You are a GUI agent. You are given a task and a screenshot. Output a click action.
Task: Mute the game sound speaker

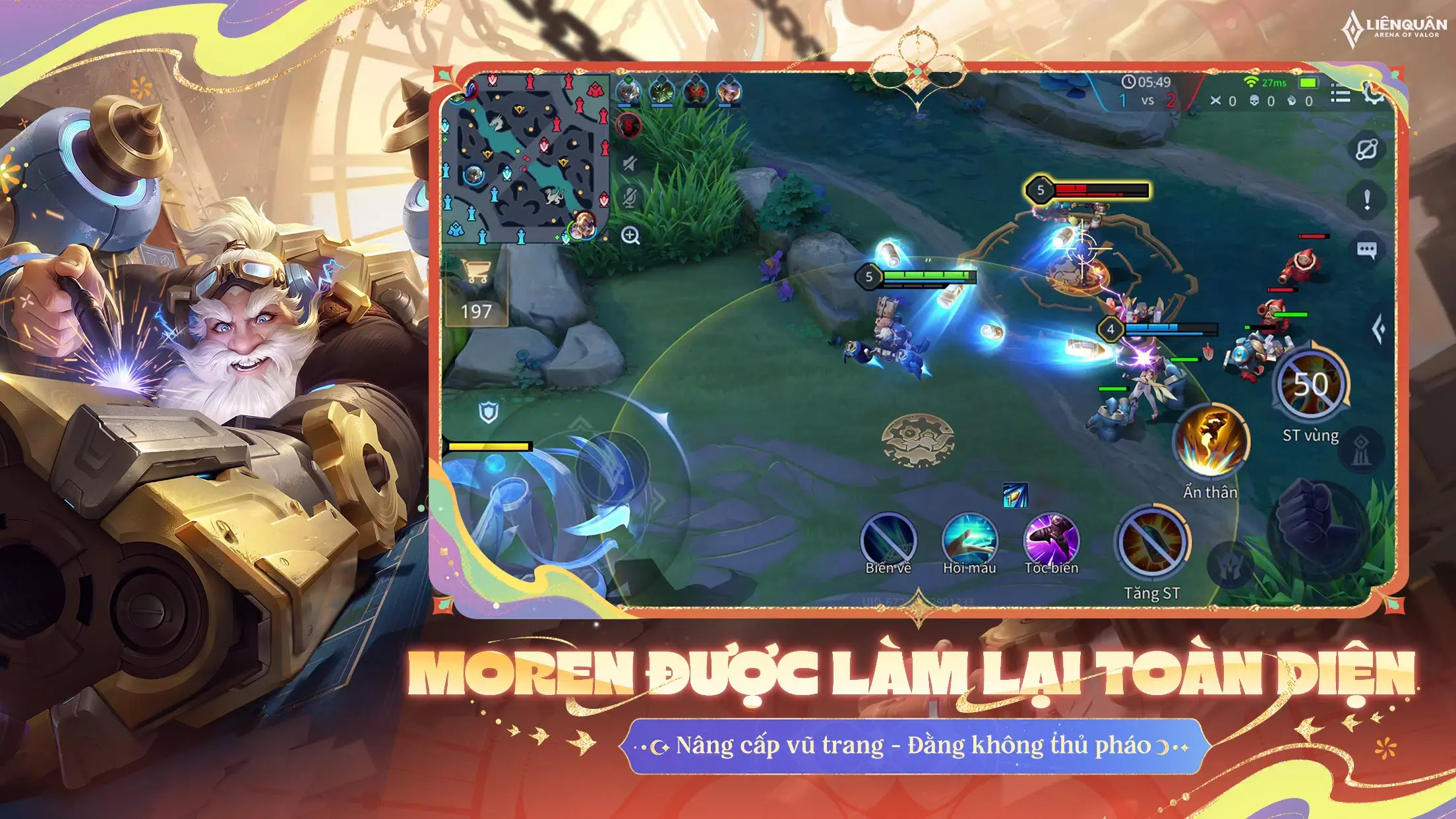tap(628, 163)
